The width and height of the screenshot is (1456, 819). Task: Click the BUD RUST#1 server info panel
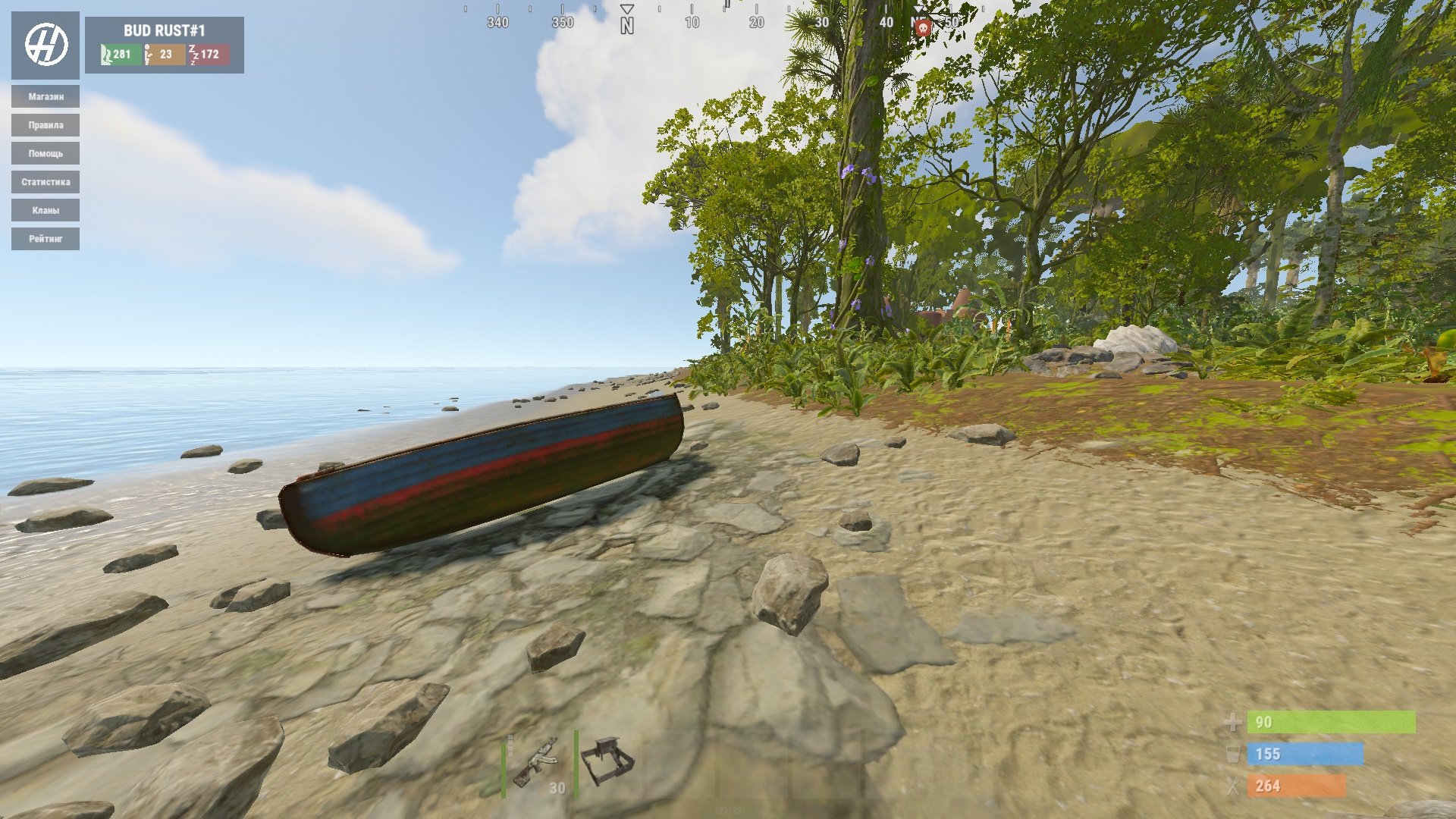pos(165,45)
